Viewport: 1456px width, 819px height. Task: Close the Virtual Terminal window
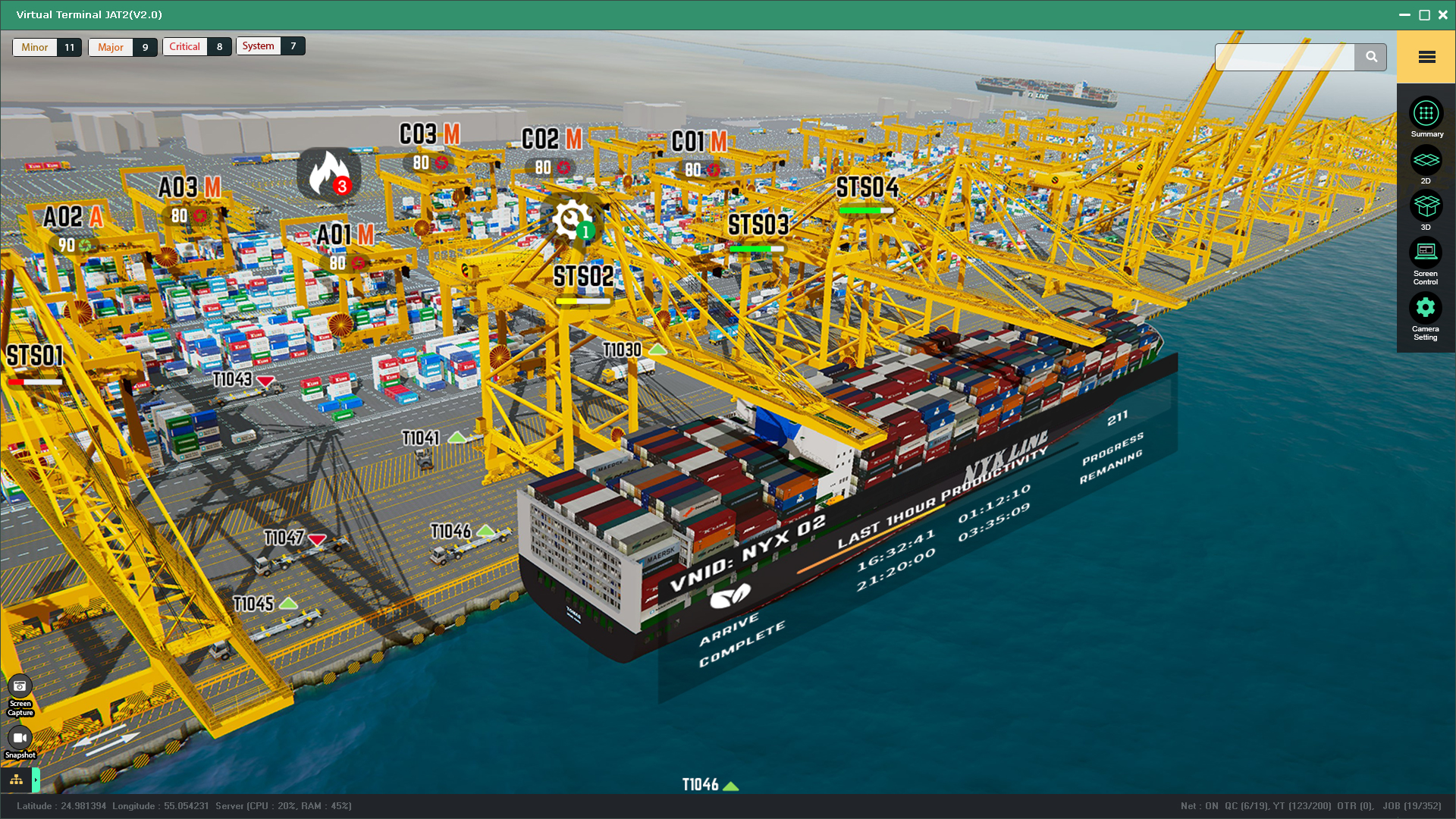pos(1443,14)
